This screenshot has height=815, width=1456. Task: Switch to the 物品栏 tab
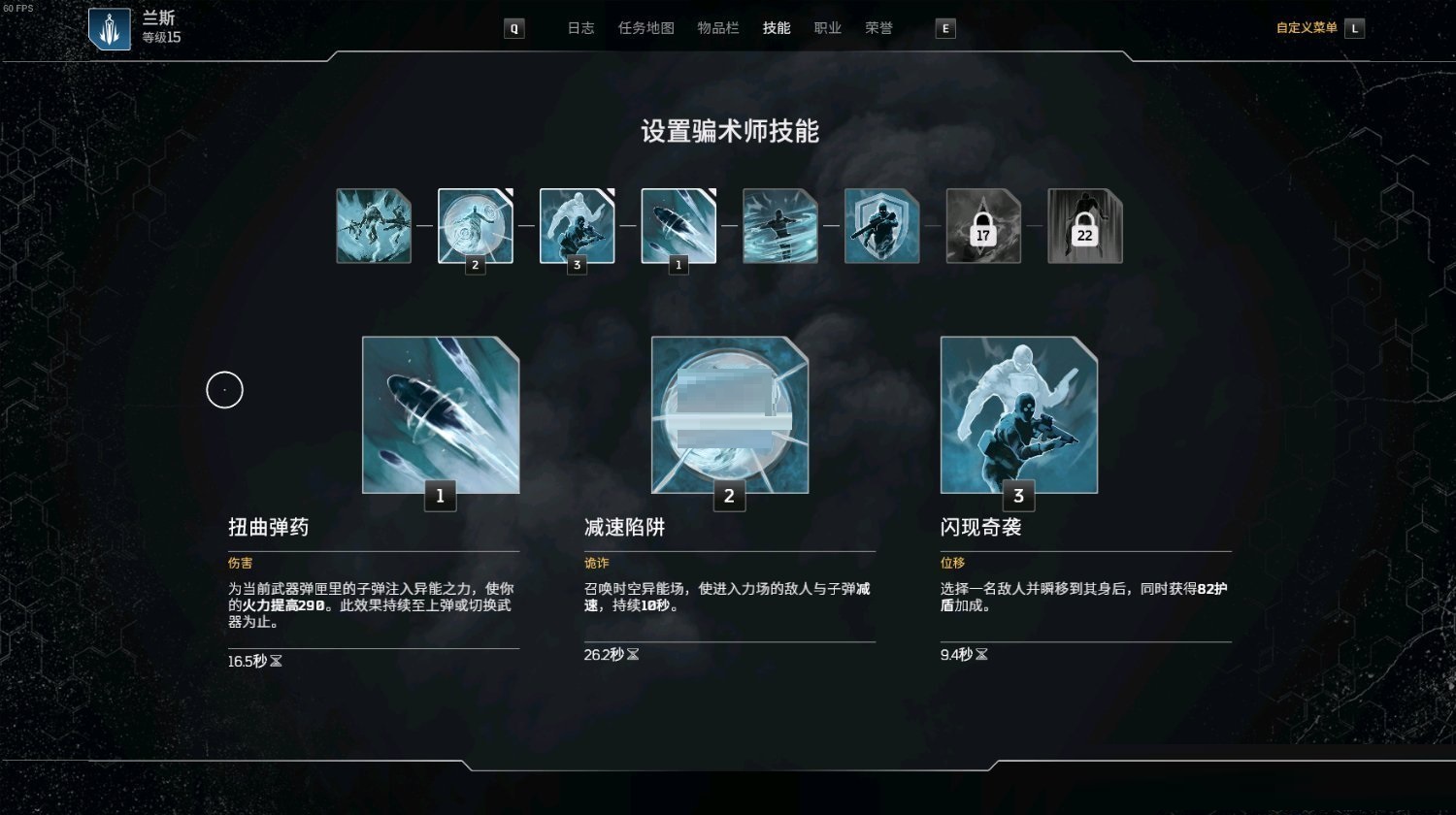coord(718,28)
